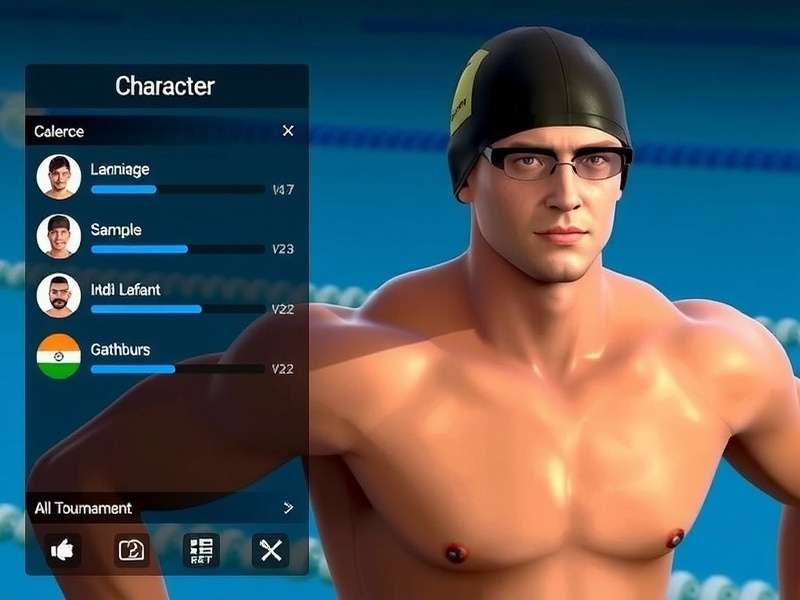Select the Lanniage character row
Image resolution: width=800 pixels, height=600 pixels.
(165, 177)
